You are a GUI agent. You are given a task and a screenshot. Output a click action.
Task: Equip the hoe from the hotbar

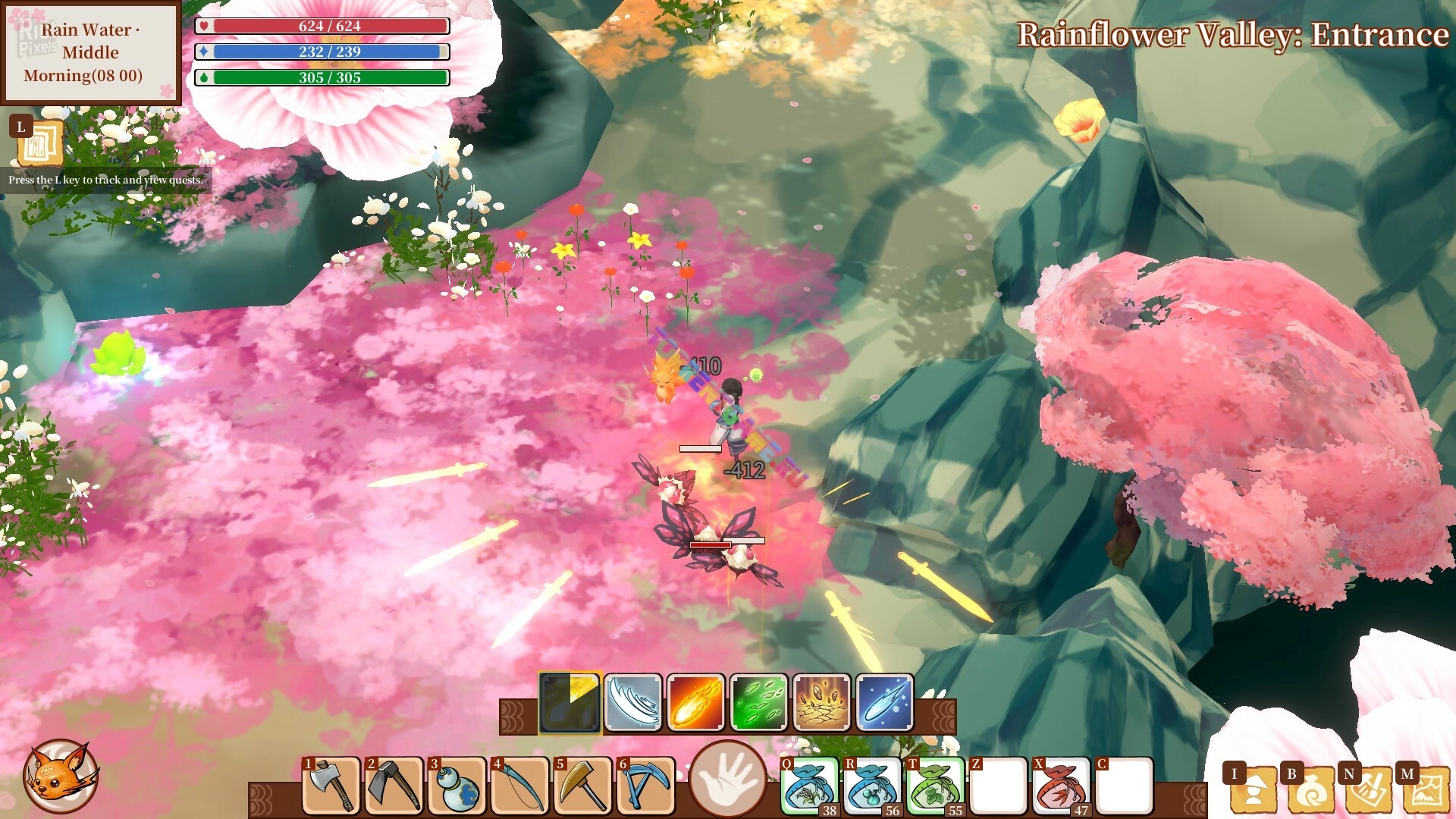pyautogui.click(x=394, y=786)
